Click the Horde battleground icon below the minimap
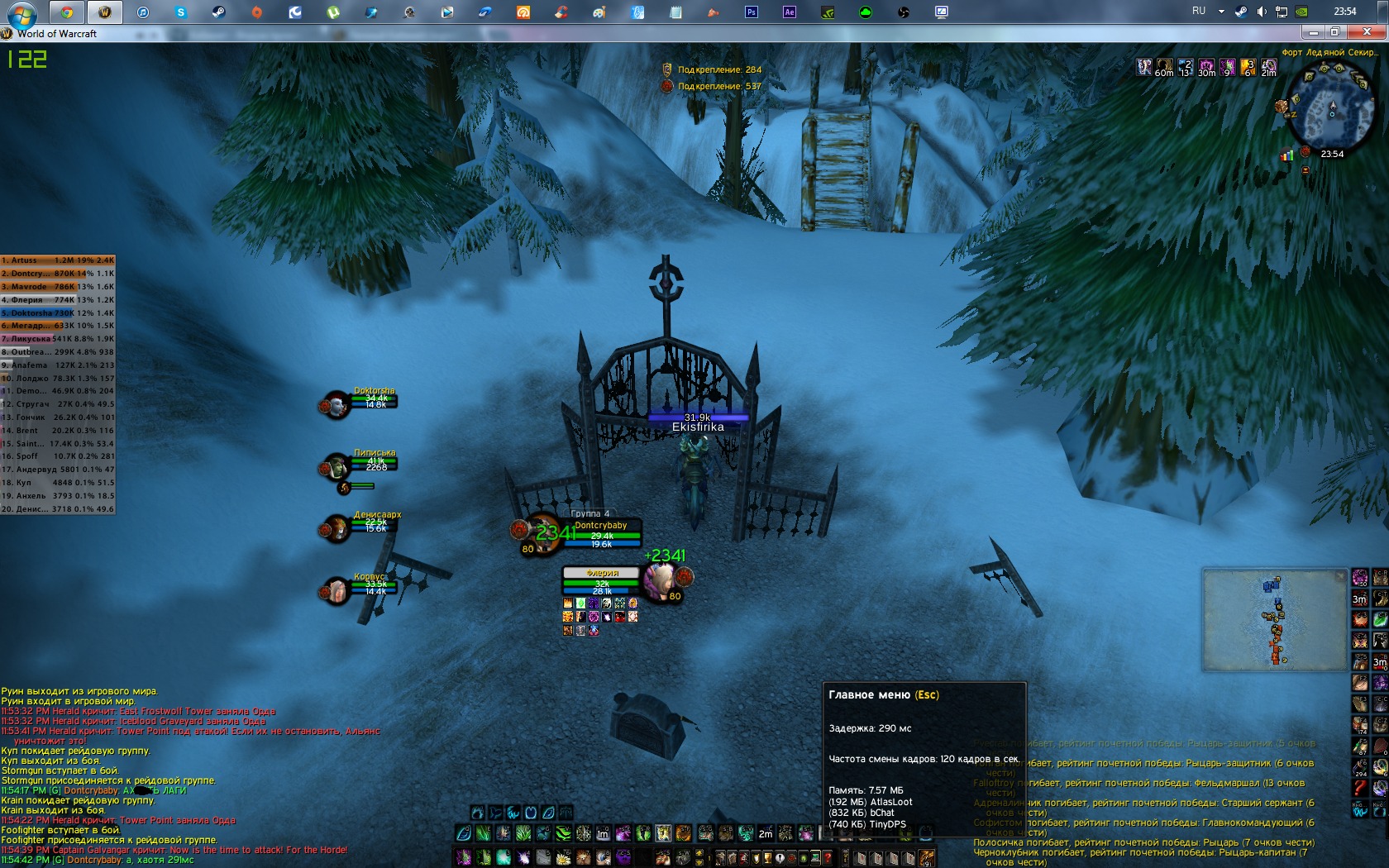This screenshot has height=868, width=1389. click(x=1305, y=152)
